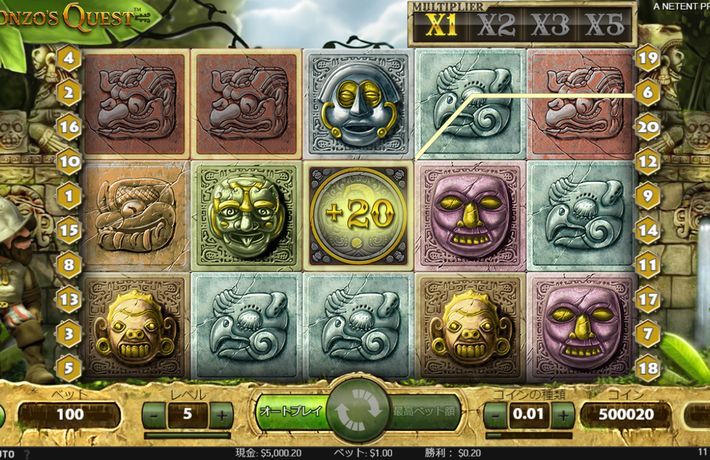
Task: Highlight payline number 13
Action: coord(69,298)
